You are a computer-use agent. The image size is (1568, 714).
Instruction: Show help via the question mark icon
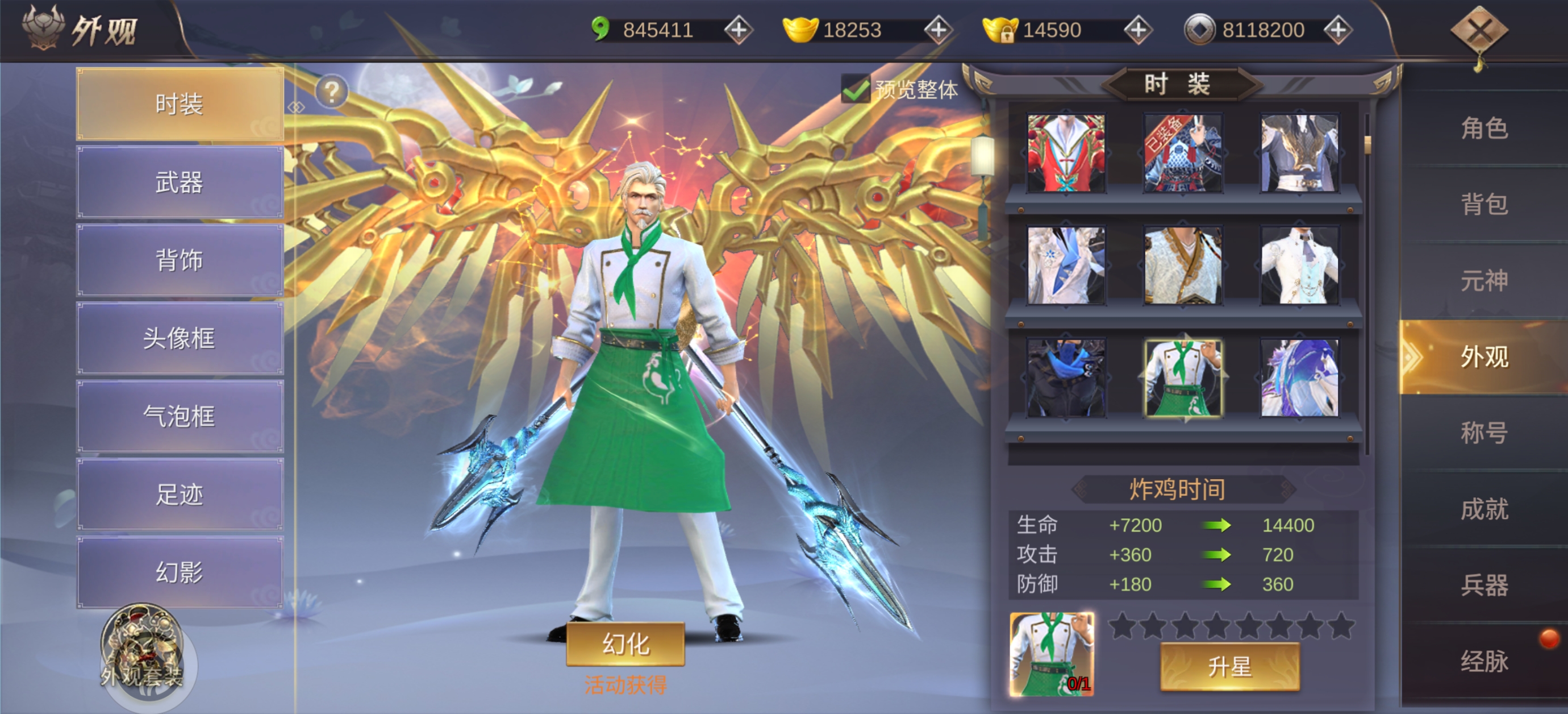tap(332, 92)
